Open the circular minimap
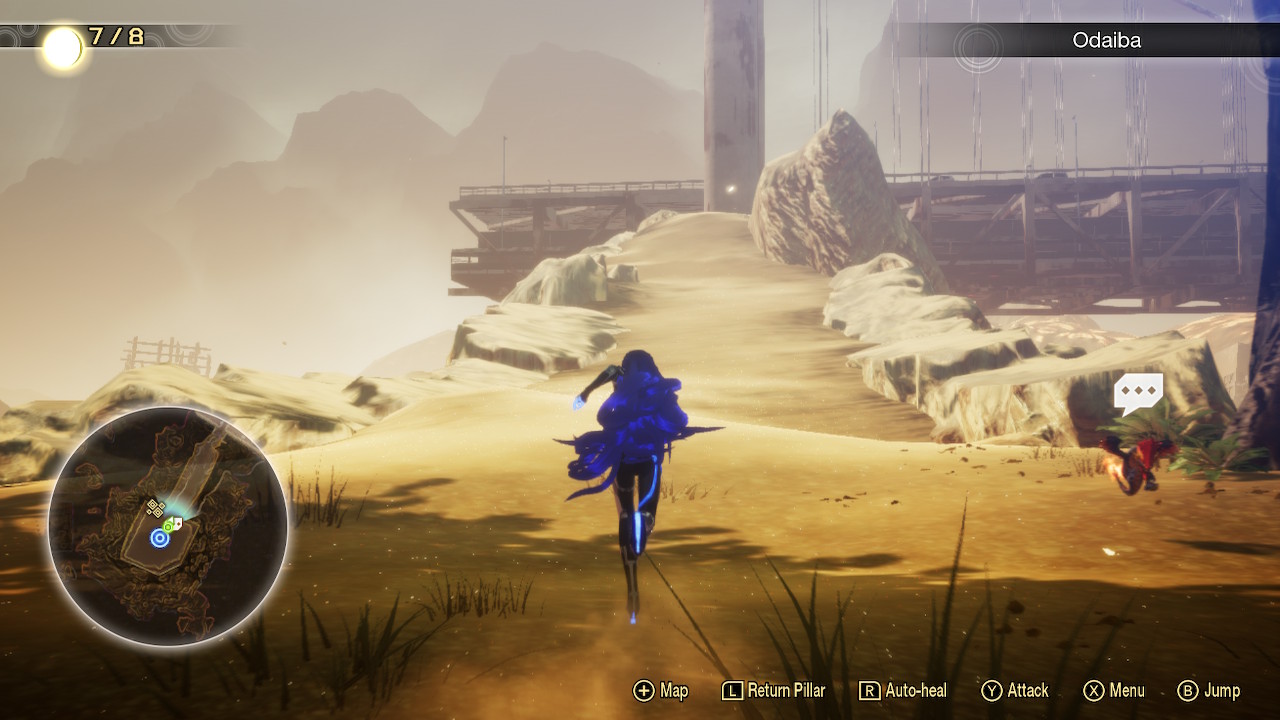 coord(168,526)
